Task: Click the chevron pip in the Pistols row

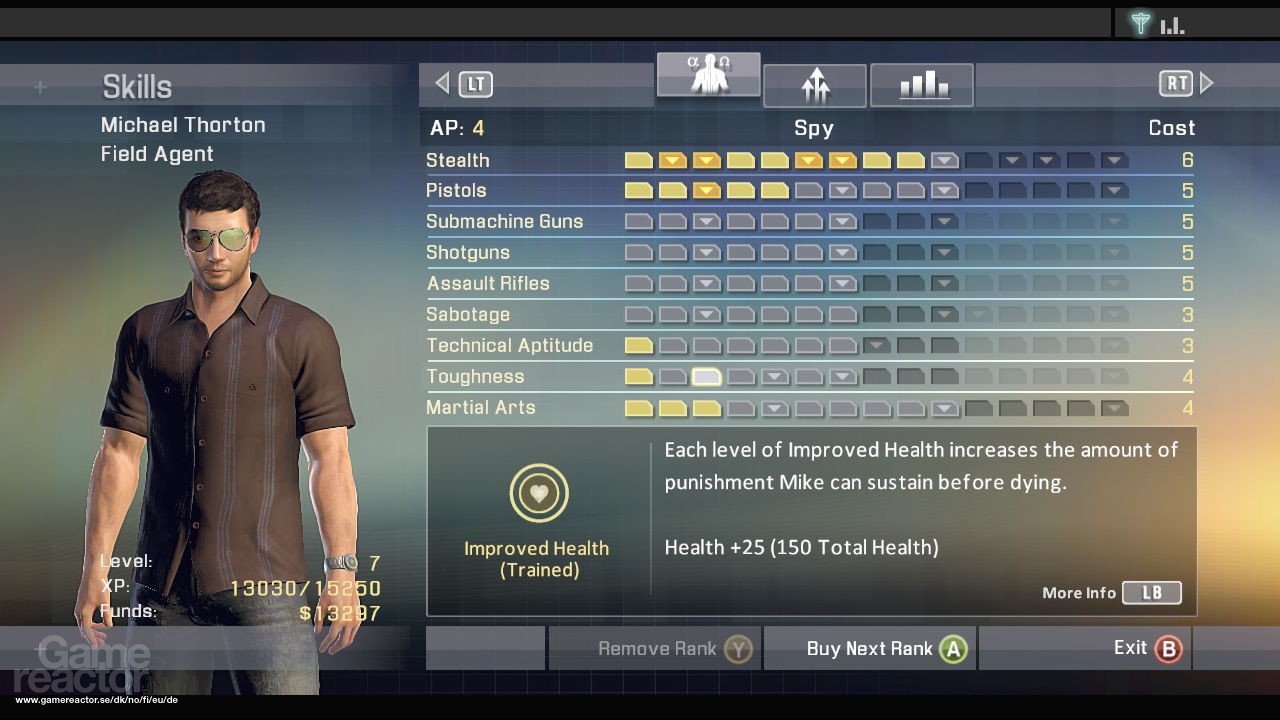Action: (705, 190)
